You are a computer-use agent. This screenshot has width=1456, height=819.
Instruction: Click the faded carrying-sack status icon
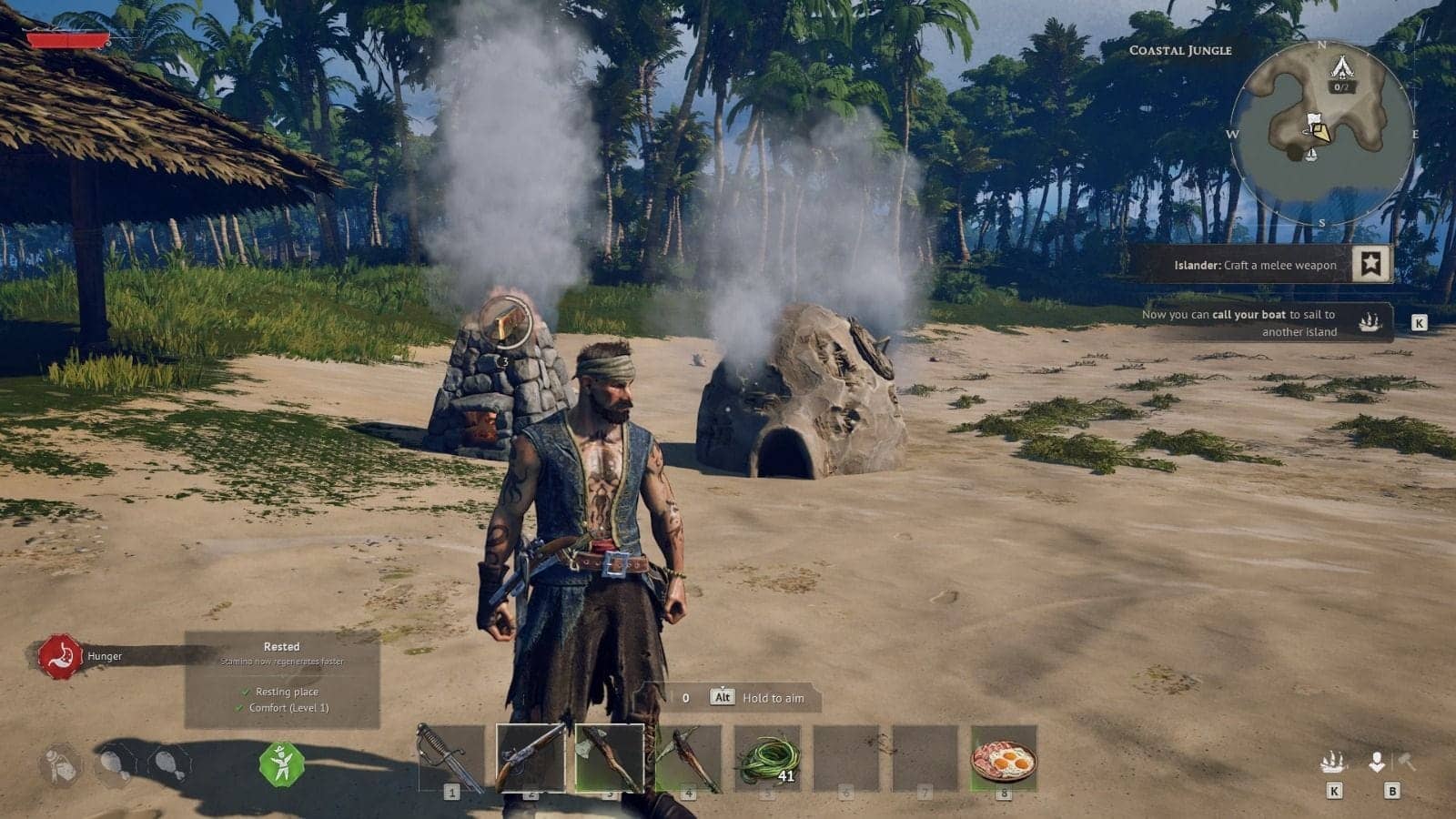coord(61,764)
